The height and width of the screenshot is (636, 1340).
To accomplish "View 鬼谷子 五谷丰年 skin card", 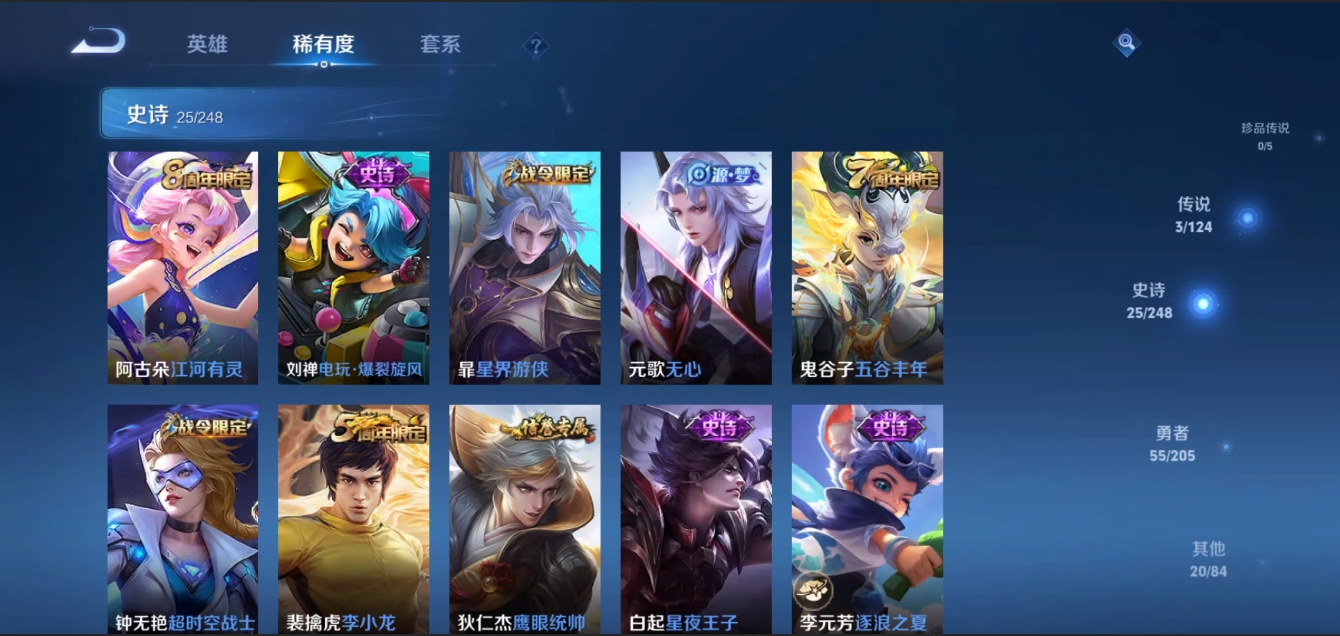I will tap(867, 267).
